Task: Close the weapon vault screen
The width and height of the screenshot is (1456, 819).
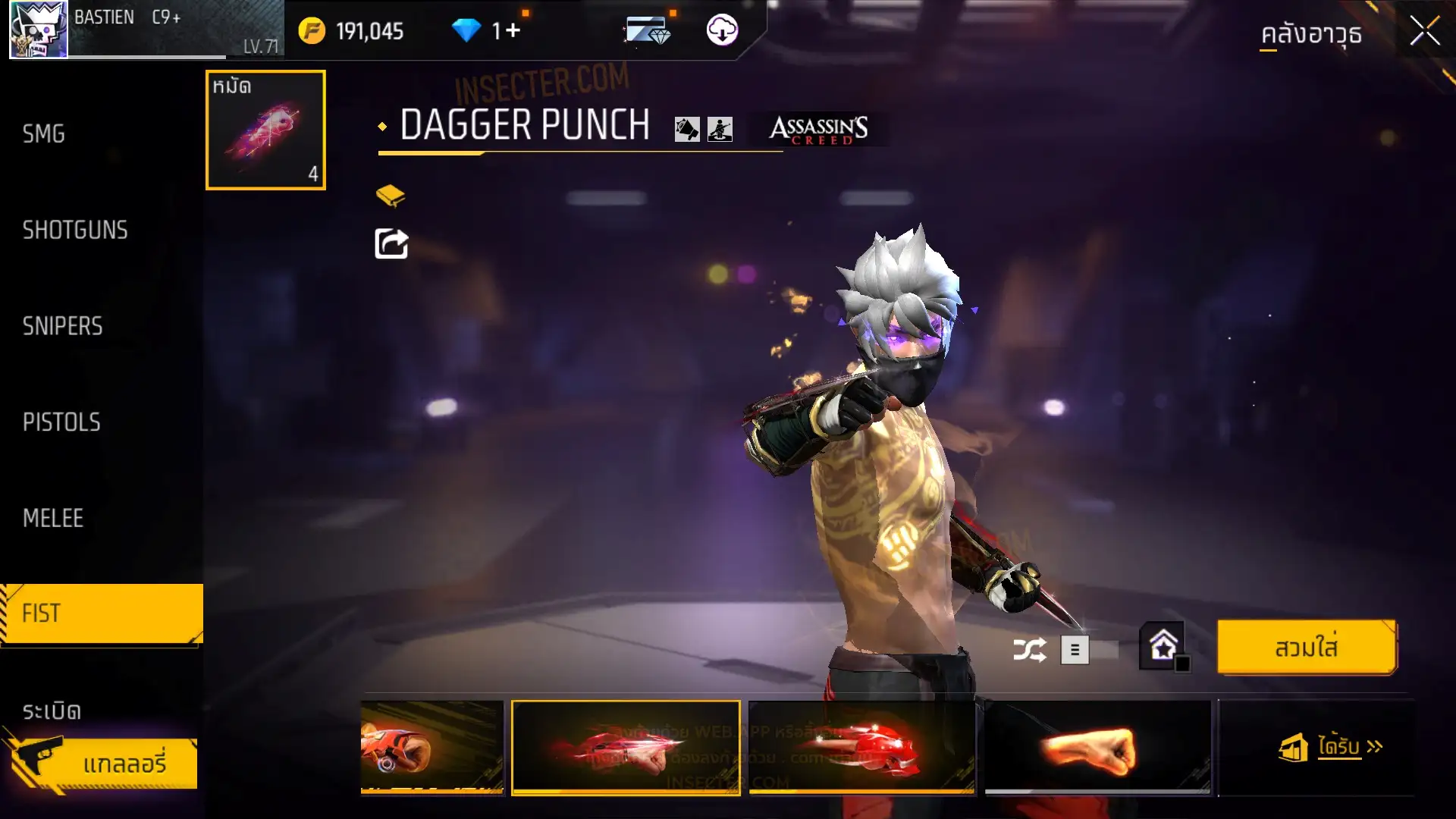Action: point(1424,32)
